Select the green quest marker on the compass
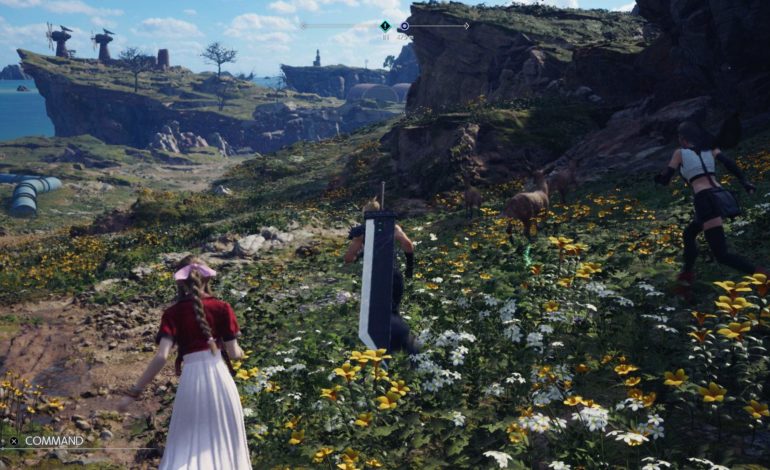This screenshot has height=470, width=770. pyautogui.click(x=385, y=26)
